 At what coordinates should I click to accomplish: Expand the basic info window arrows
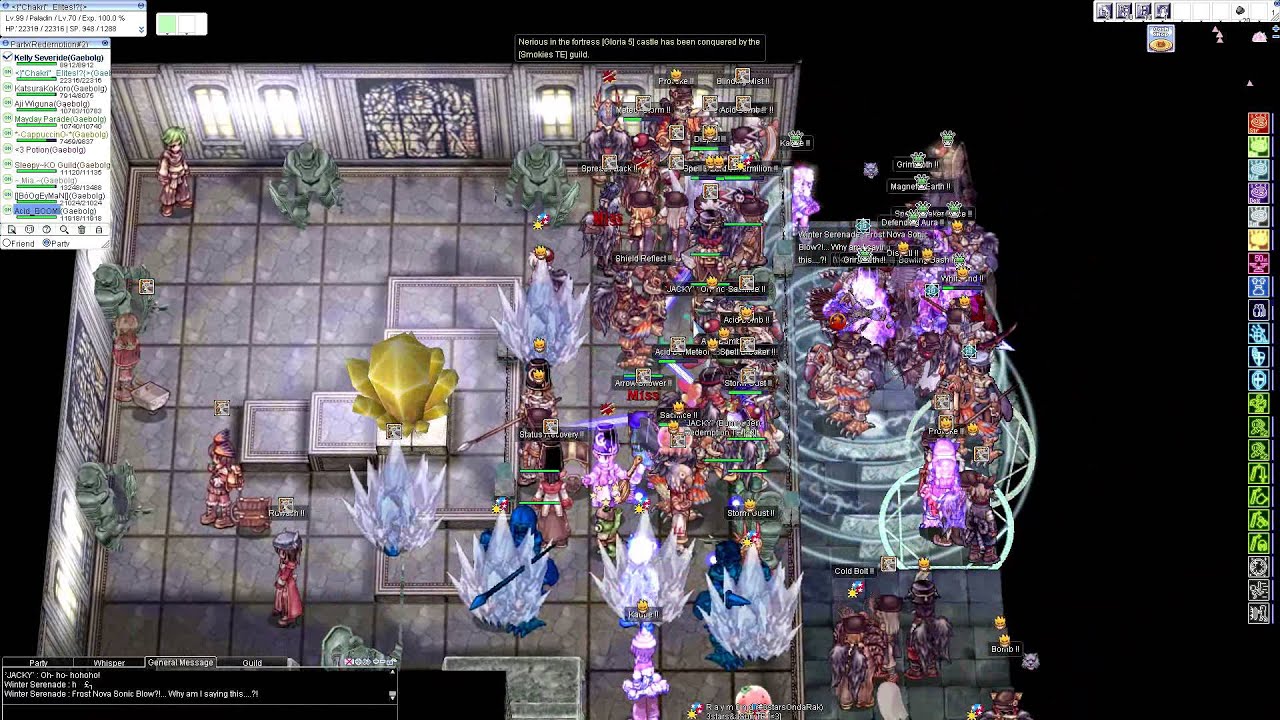pyautogui.click(x=141, y=29)
